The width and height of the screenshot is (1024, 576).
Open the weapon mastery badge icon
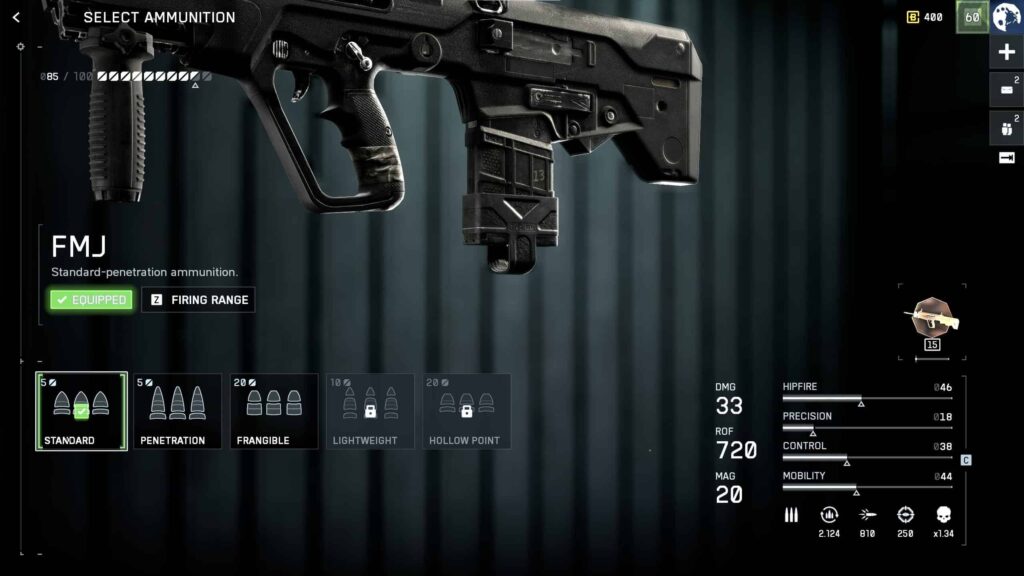[x=931, y=319]
